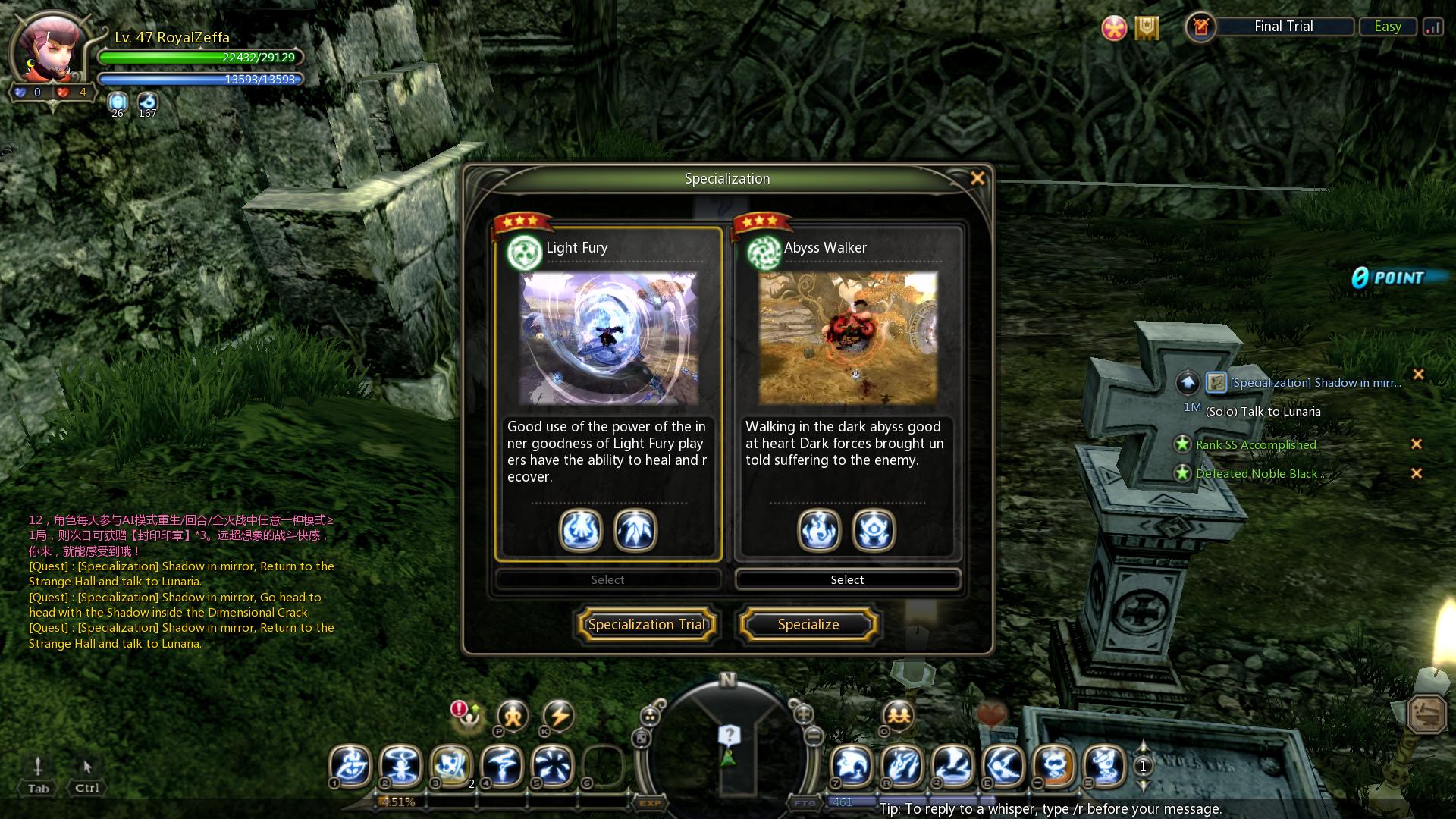Open the signal bars network icon
Image resolution: width=1456 pixels, height=819 pixels.
click(x=1432, y=27)
